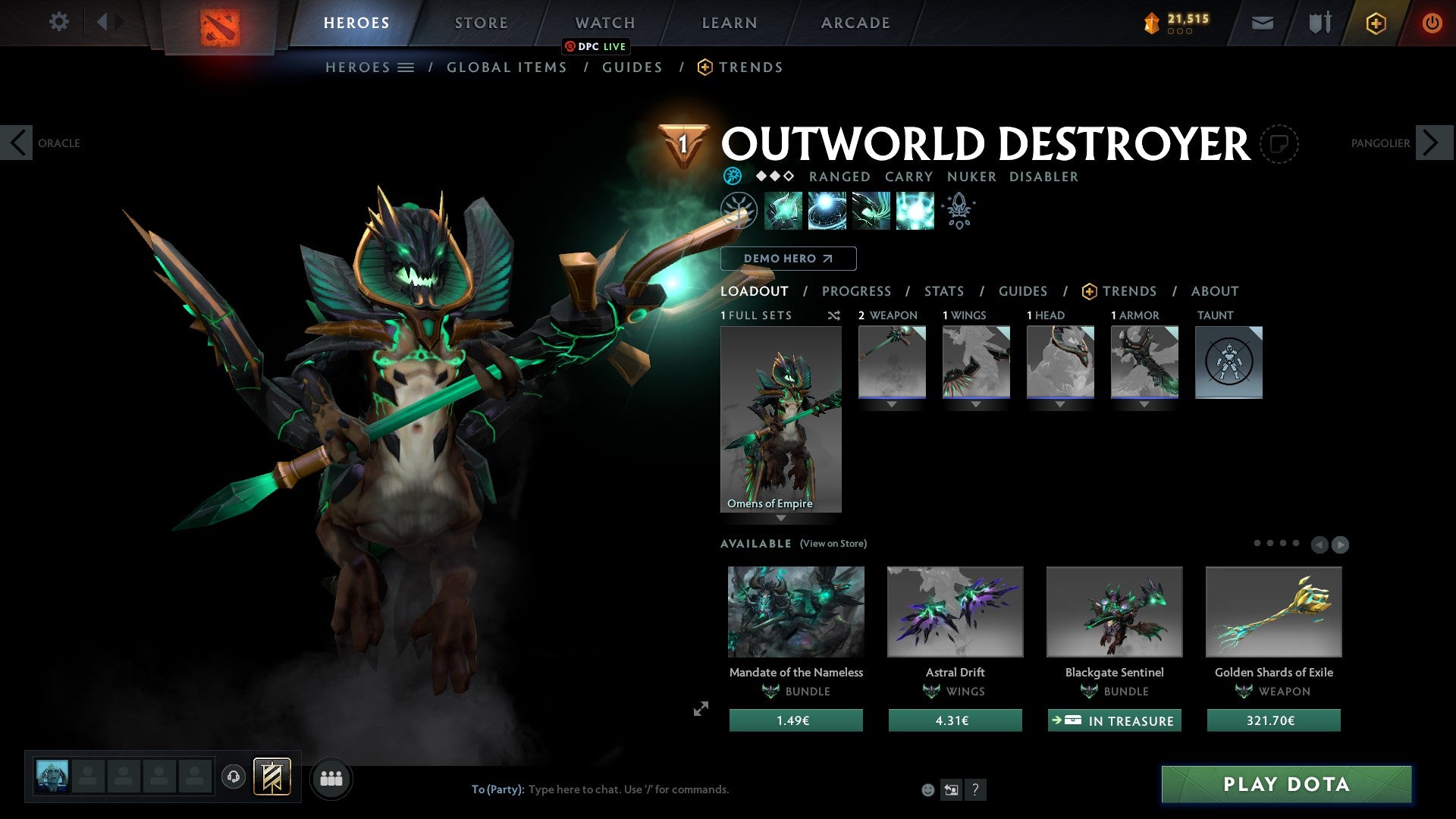Select the Astral Drift wings thumbnail

(x=954, y=612)
